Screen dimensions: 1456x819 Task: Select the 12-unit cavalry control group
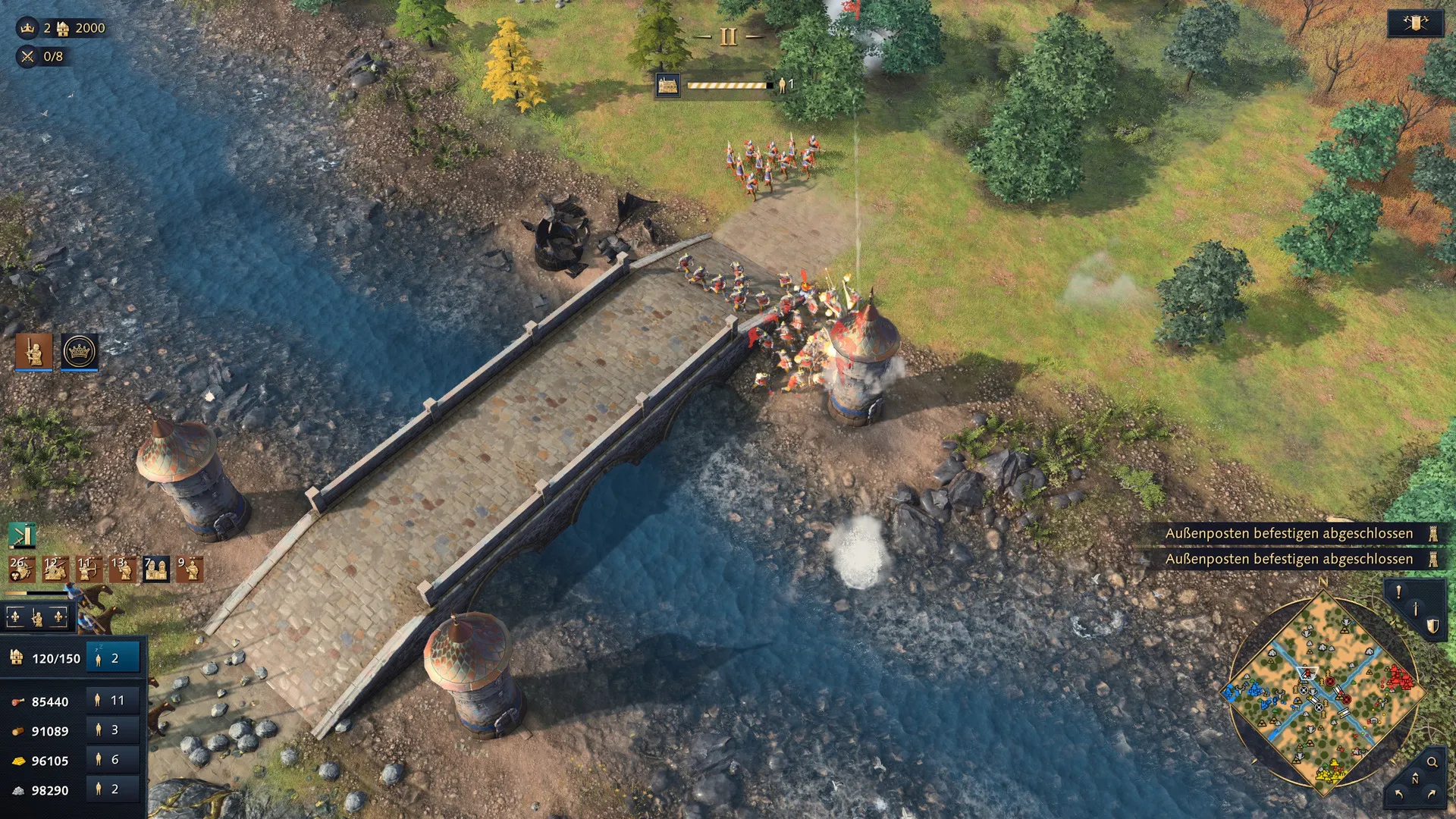55,569
